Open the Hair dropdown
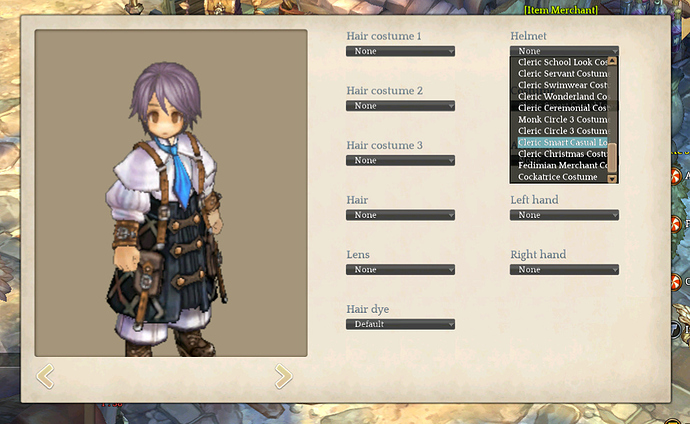 click(400, 215)
